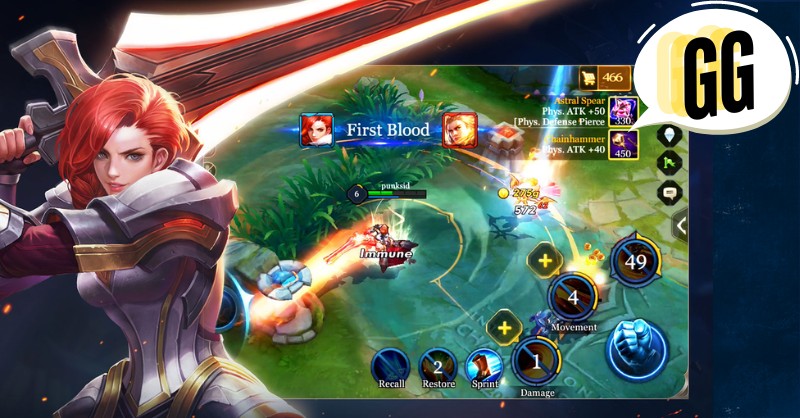Screen dimensions: 800x418
Task: Send the green flag signal
Action: click(x=669, y=163)
